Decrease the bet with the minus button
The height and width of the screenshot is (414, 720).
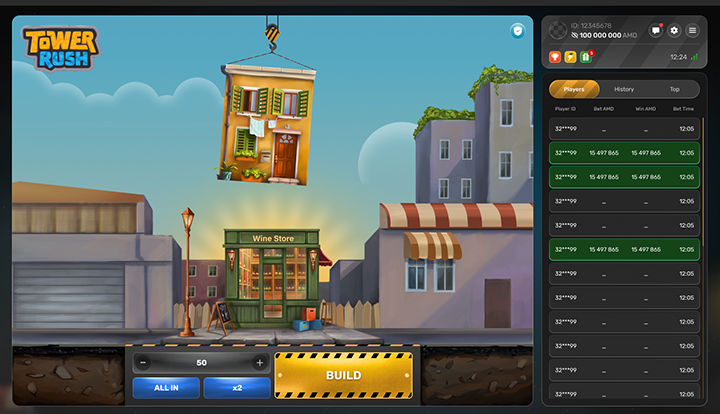(143, 362)
